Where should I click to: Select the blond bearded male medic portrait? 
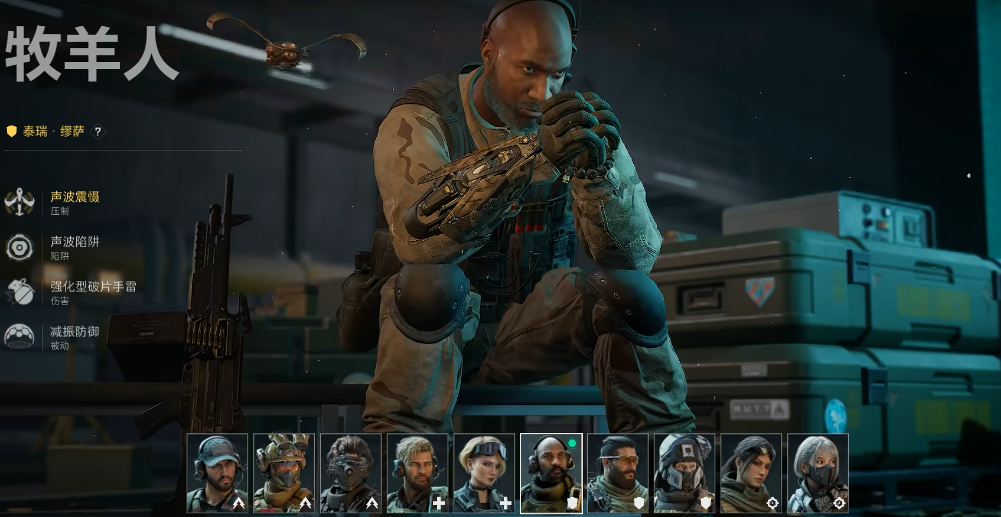417,473
